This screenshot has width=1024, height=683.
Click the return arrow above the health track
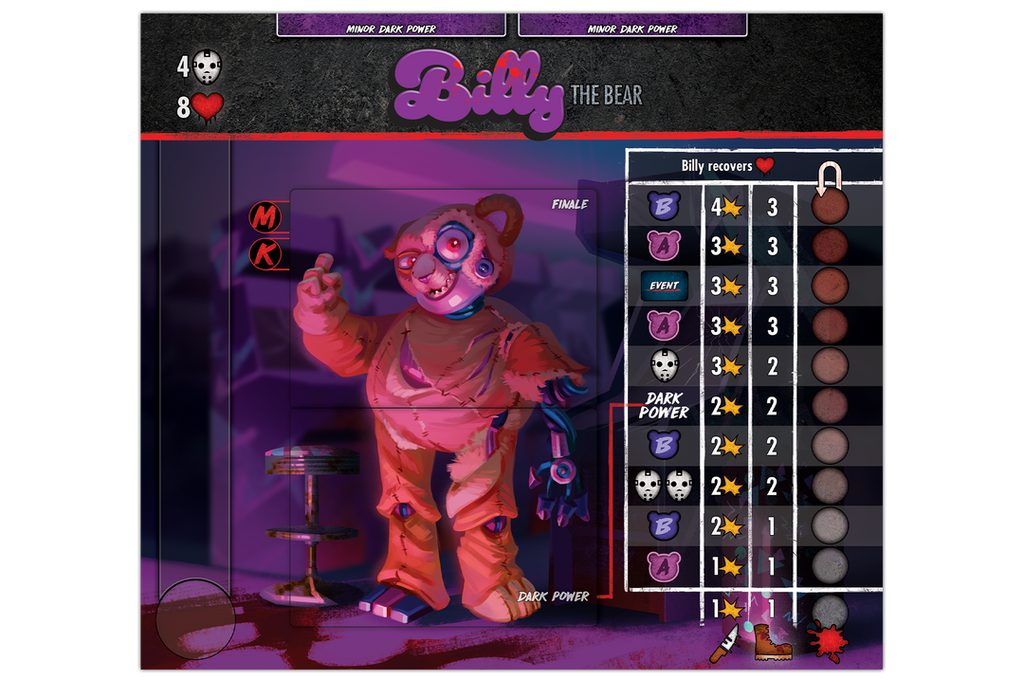pos(829,178)
